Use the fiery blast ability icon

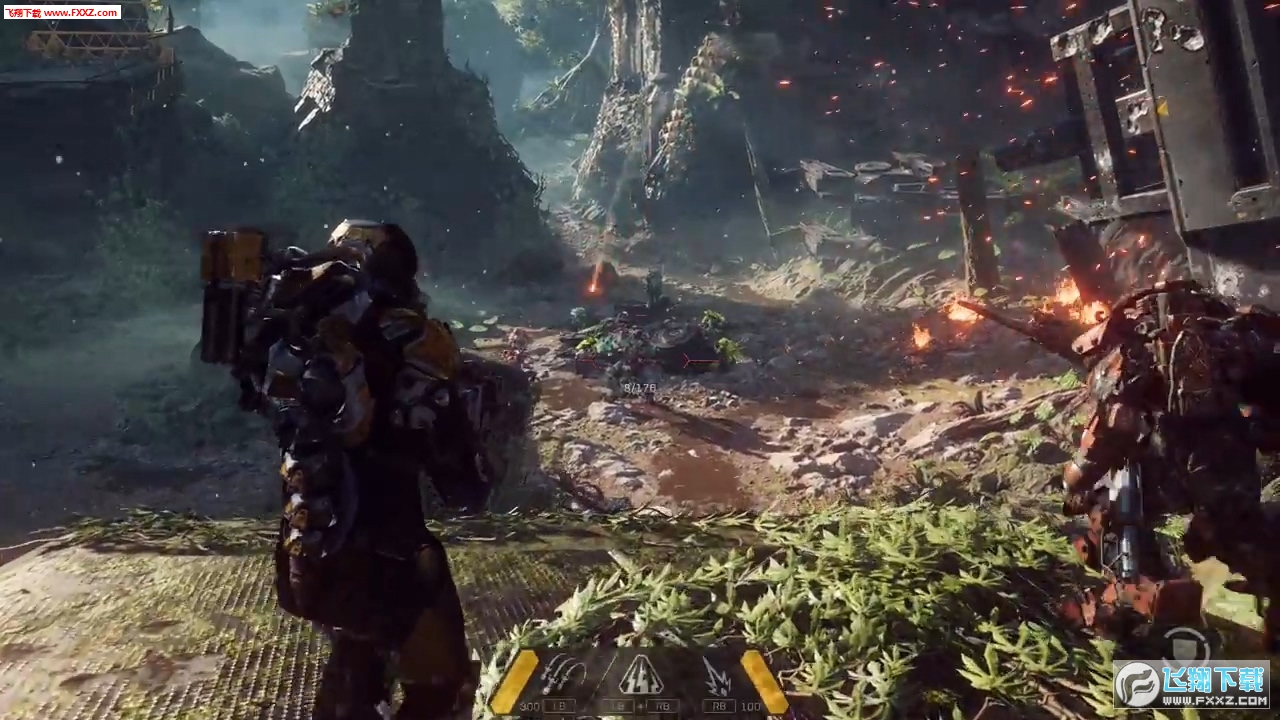tap(716, 675)
